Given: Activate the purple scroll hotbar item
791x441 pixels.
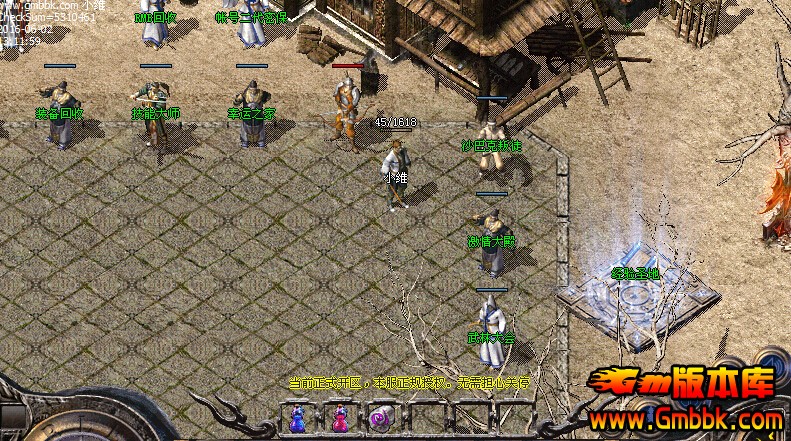Looking at the screenshot, I should point(379,418).
